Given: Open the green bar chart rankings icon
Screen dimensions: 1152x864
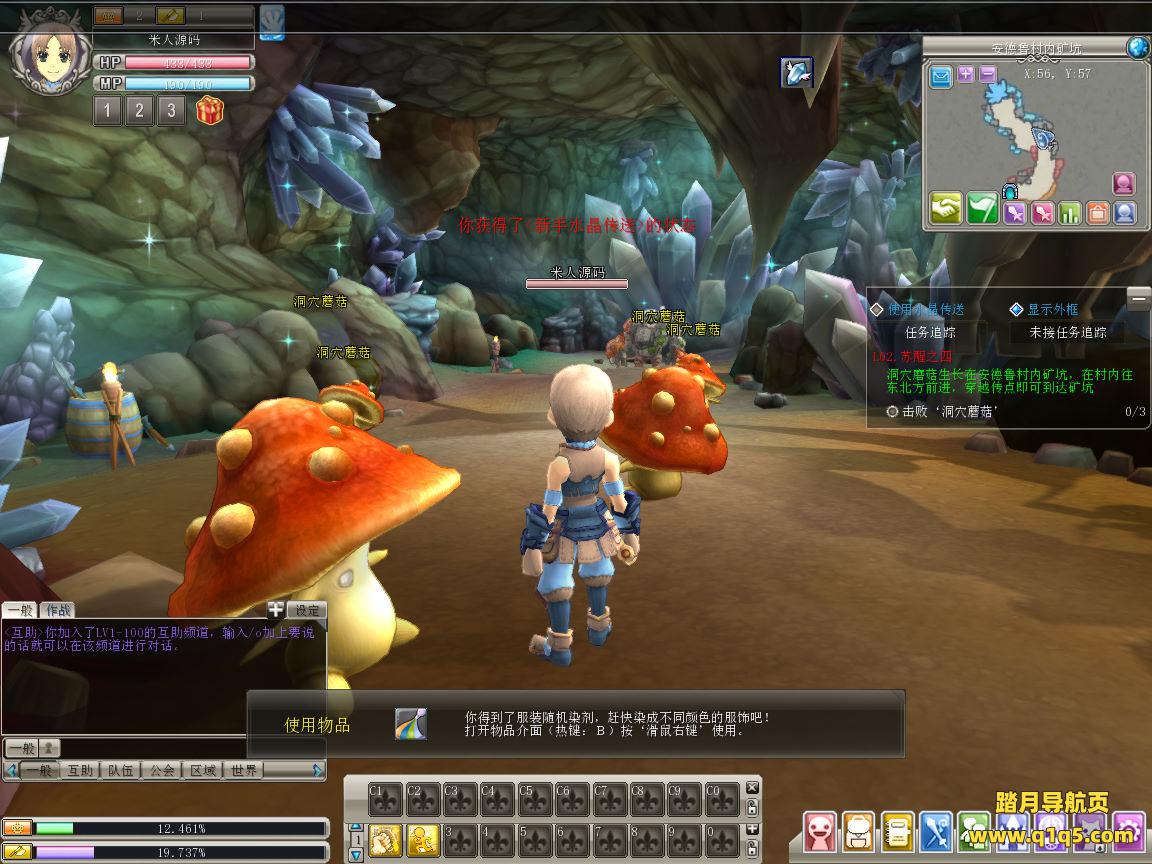Looking at the screenshot, I should pos(1070,212).
